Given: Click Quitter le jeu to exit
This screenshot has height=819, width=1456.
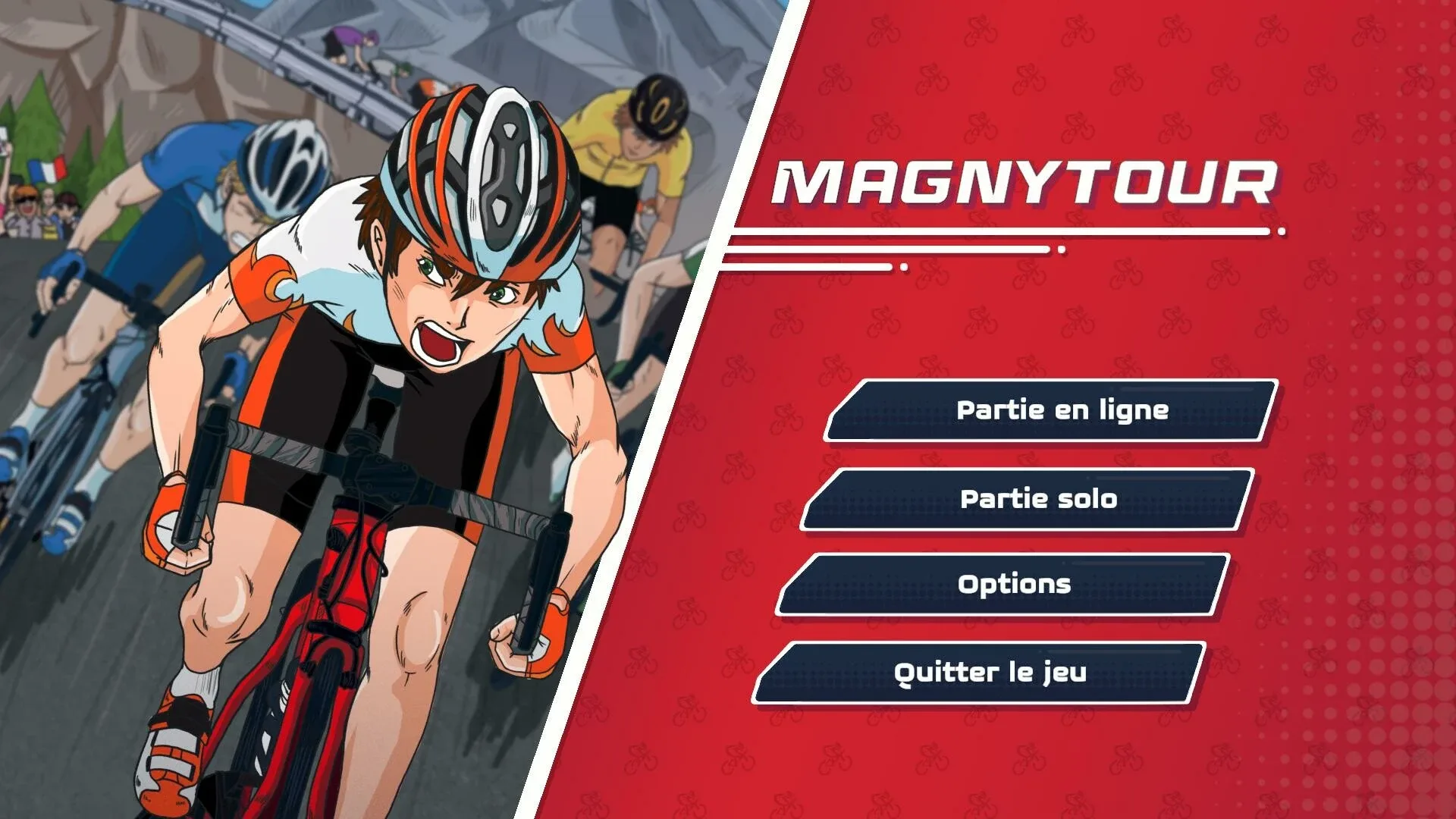Looking at the screenshot, I should click(990, 671).
